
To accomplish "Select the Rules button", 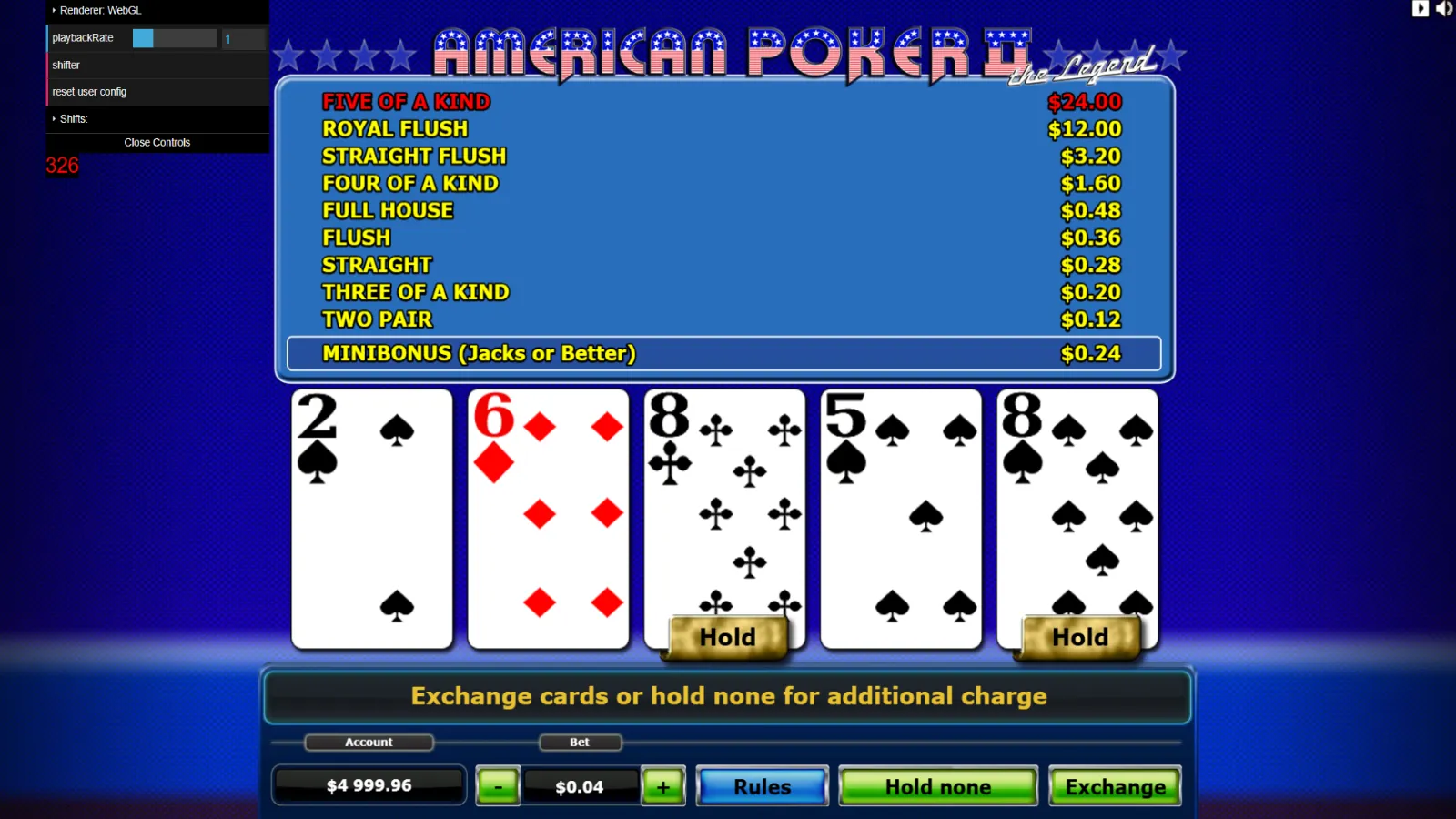I will coord(762,785).
